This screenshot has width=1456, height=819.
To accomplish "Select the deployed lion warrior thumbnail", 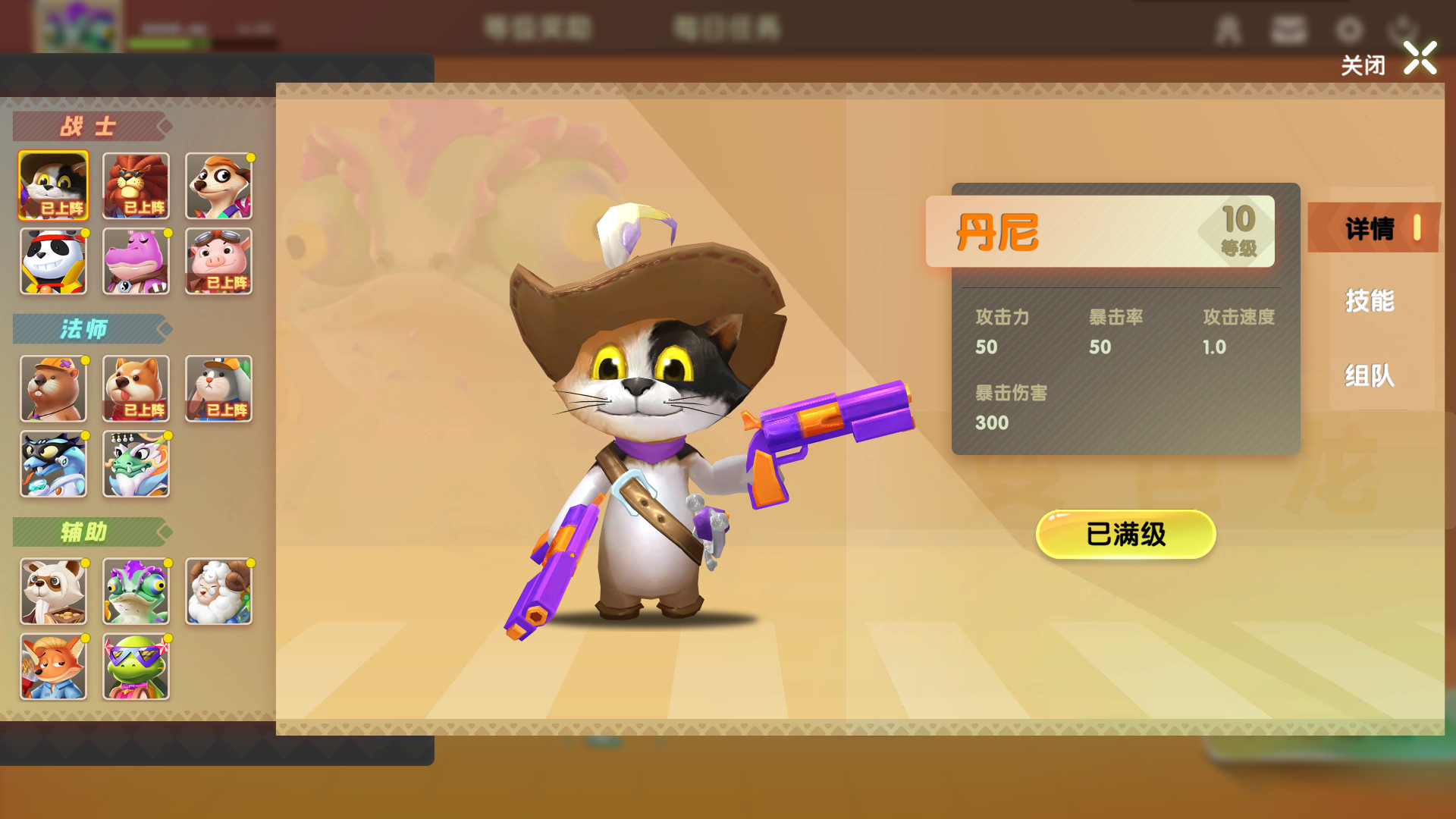I will click(136, 186).
